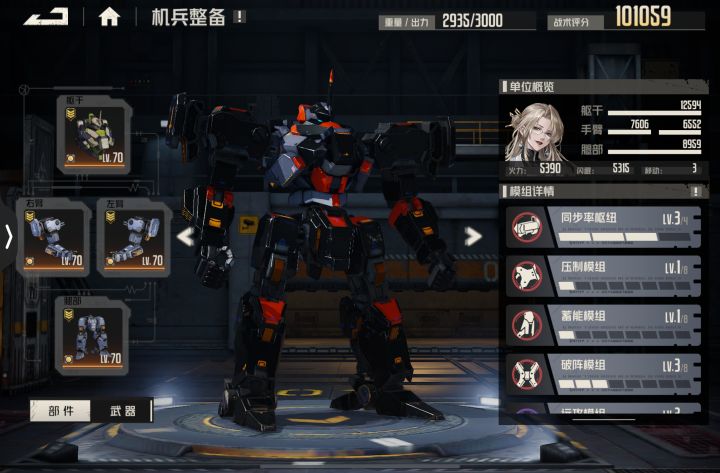720x473 pixels.
Task: Select the right arm (右臂) part slot
Action: [55, 237]
